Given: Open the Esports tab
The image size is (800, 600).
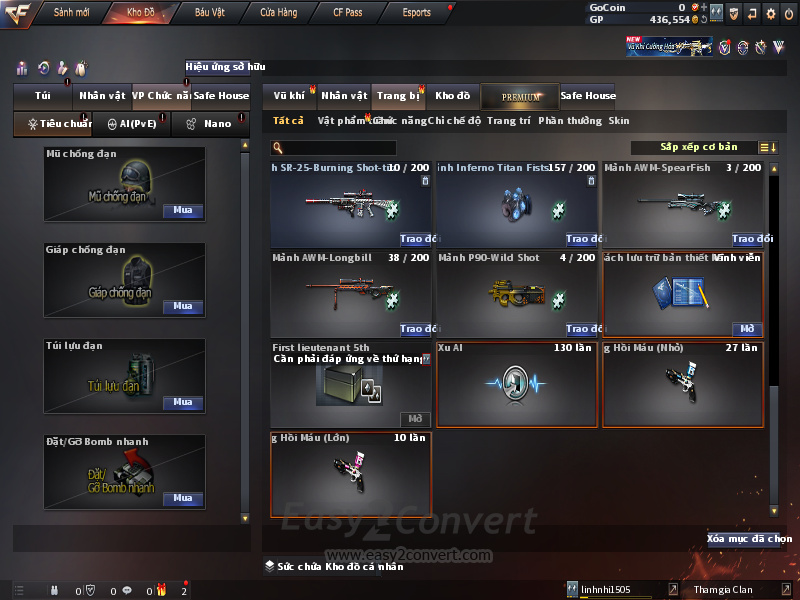Looking at the screenshot, I should point(416,13).
